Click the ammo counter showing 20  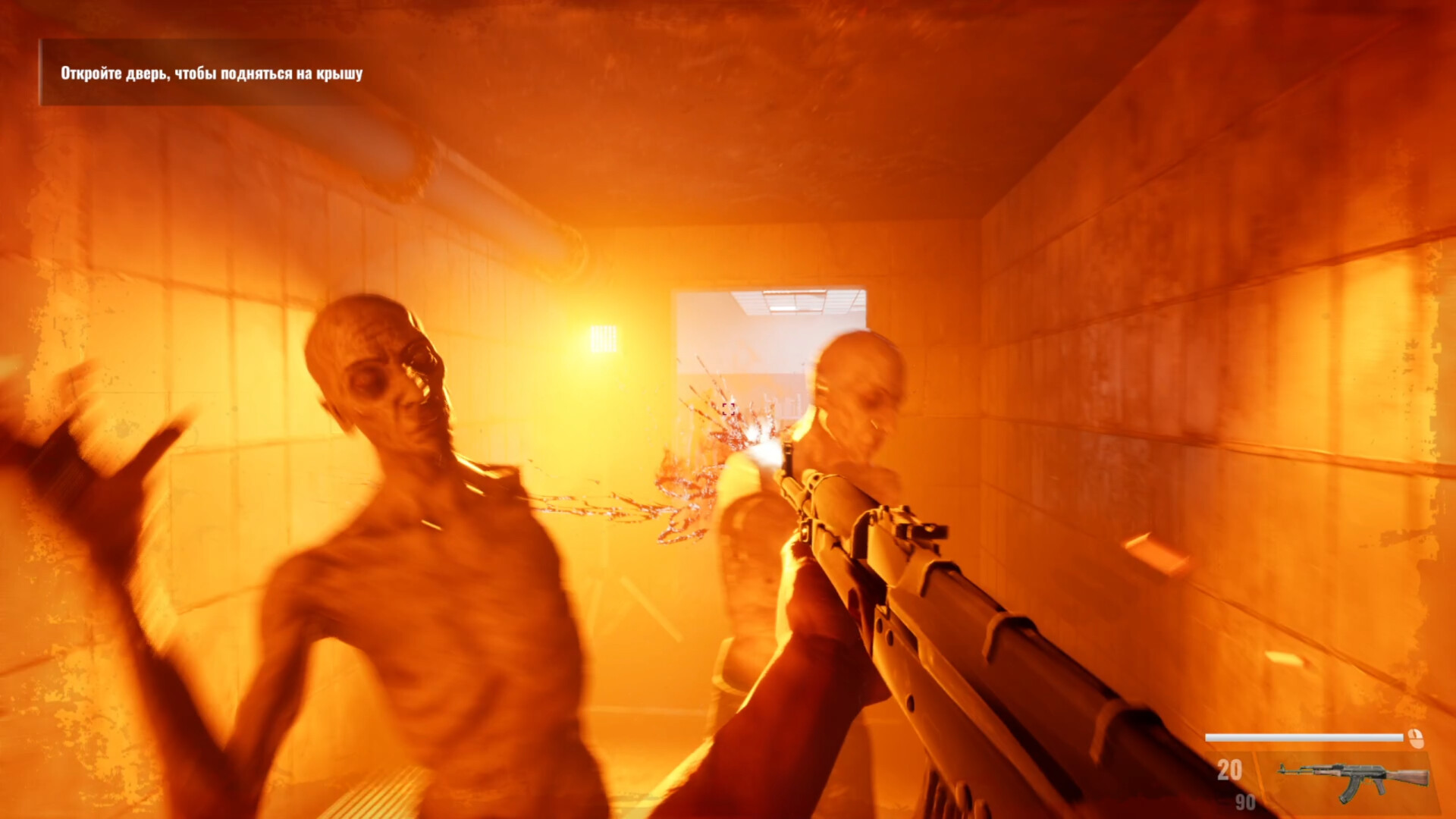[x=1231, y=768]
